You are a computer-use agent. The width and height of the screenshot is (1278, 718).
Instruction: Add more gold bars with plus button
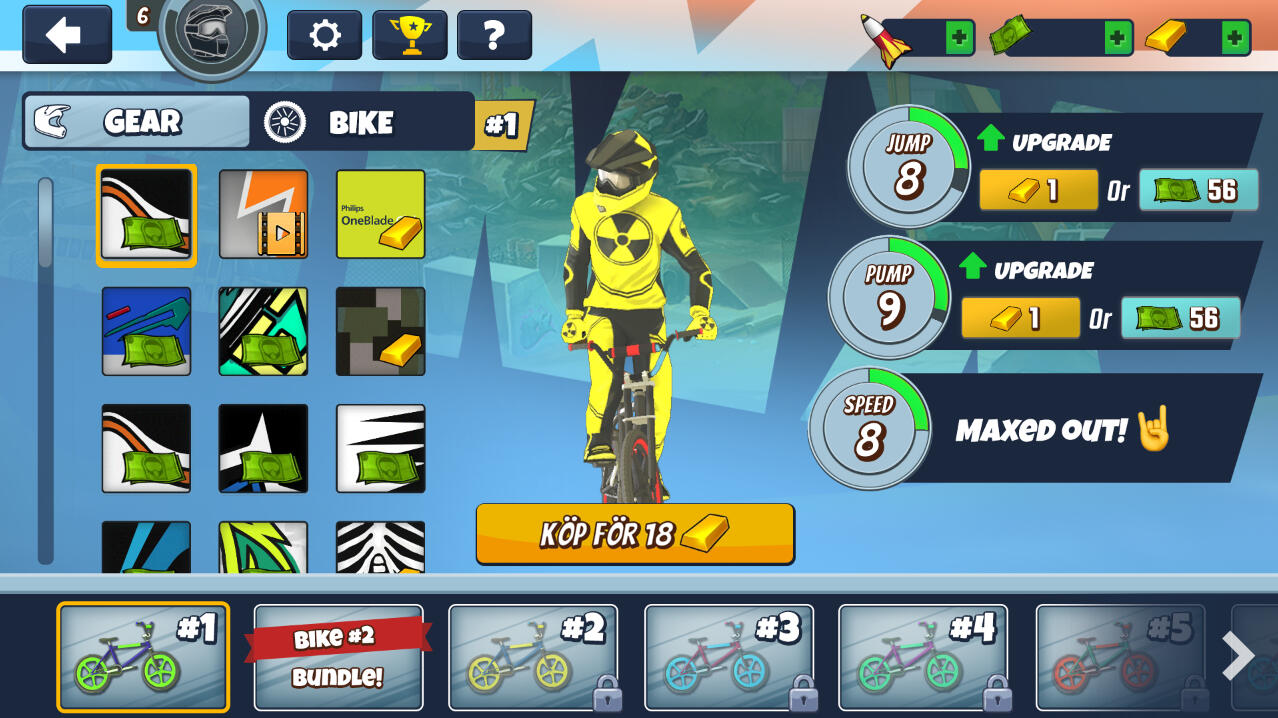(1236, 38)
